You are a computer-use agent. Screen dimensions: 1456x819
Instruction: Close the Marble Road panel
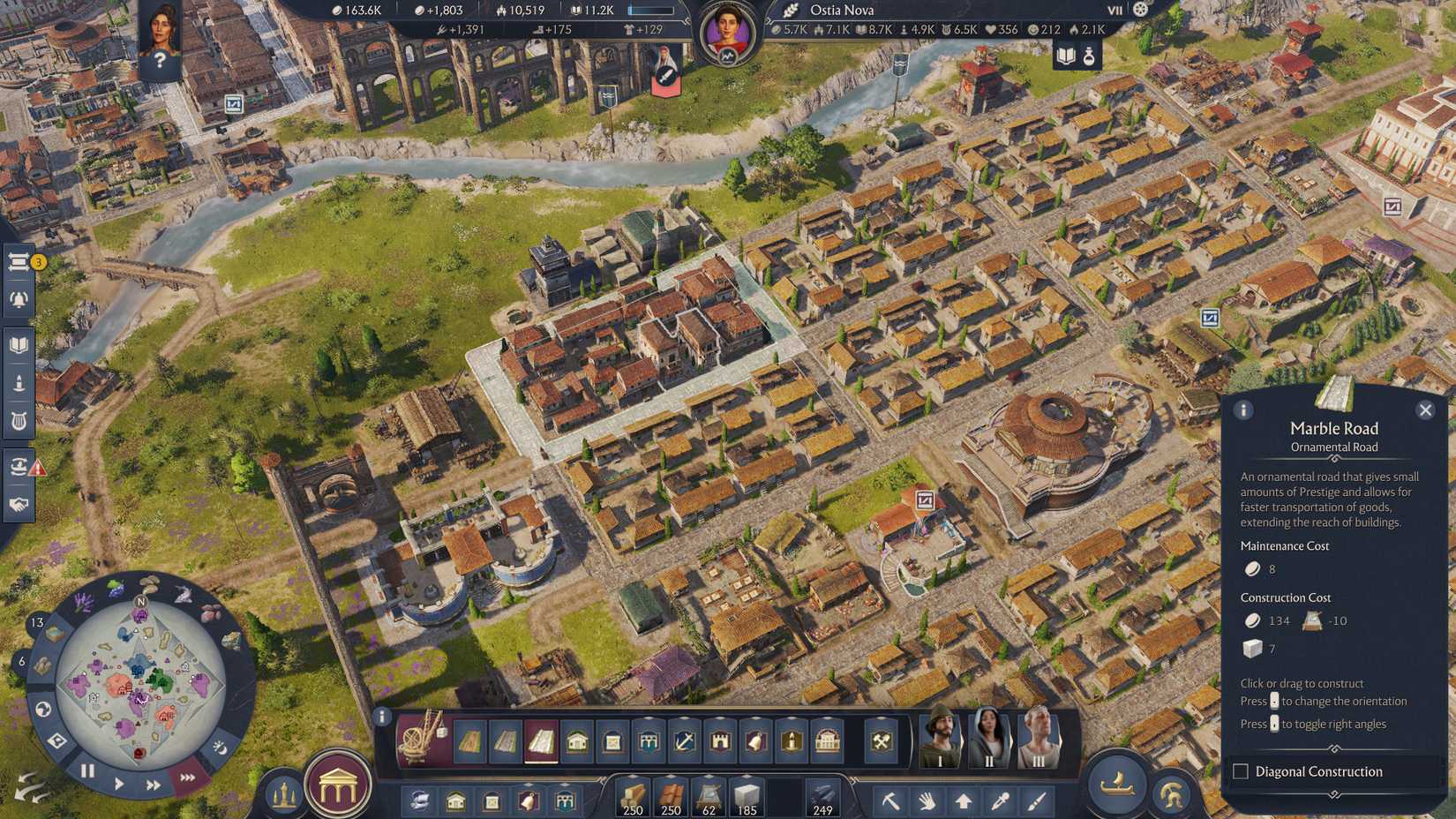click(1426, 409)
